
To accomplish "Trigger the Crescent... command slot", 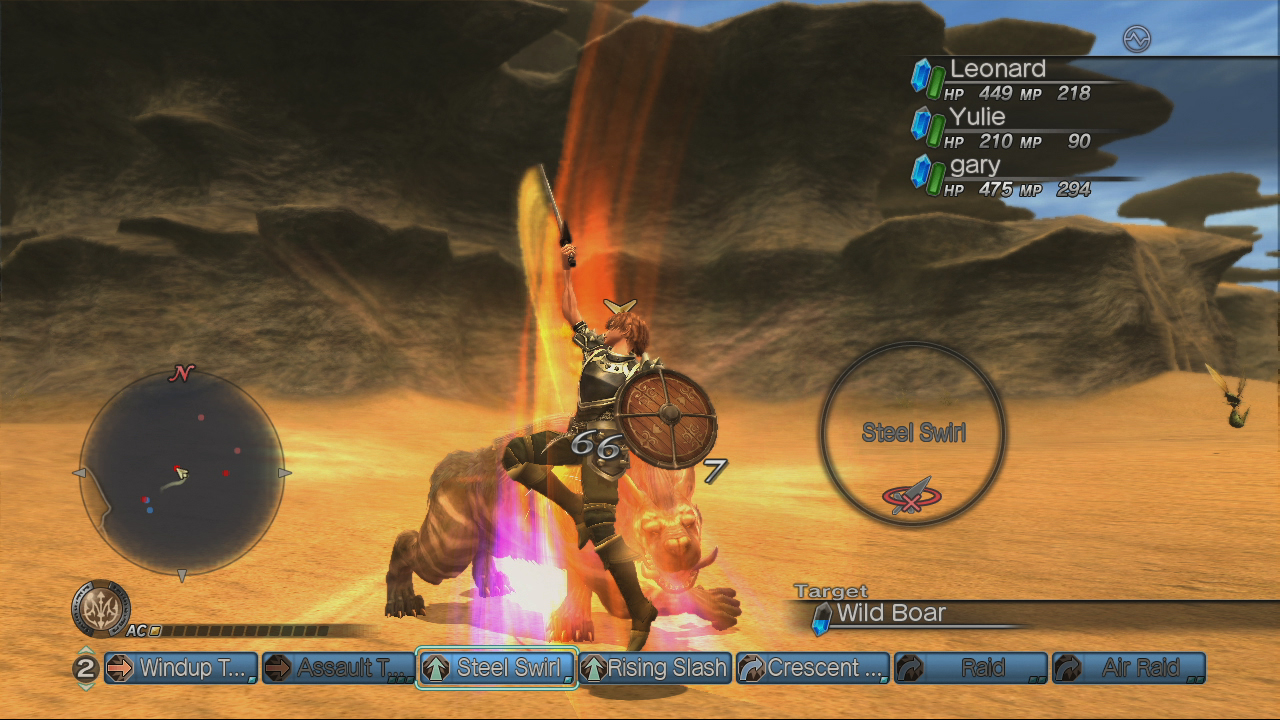I will click(812, 668).
